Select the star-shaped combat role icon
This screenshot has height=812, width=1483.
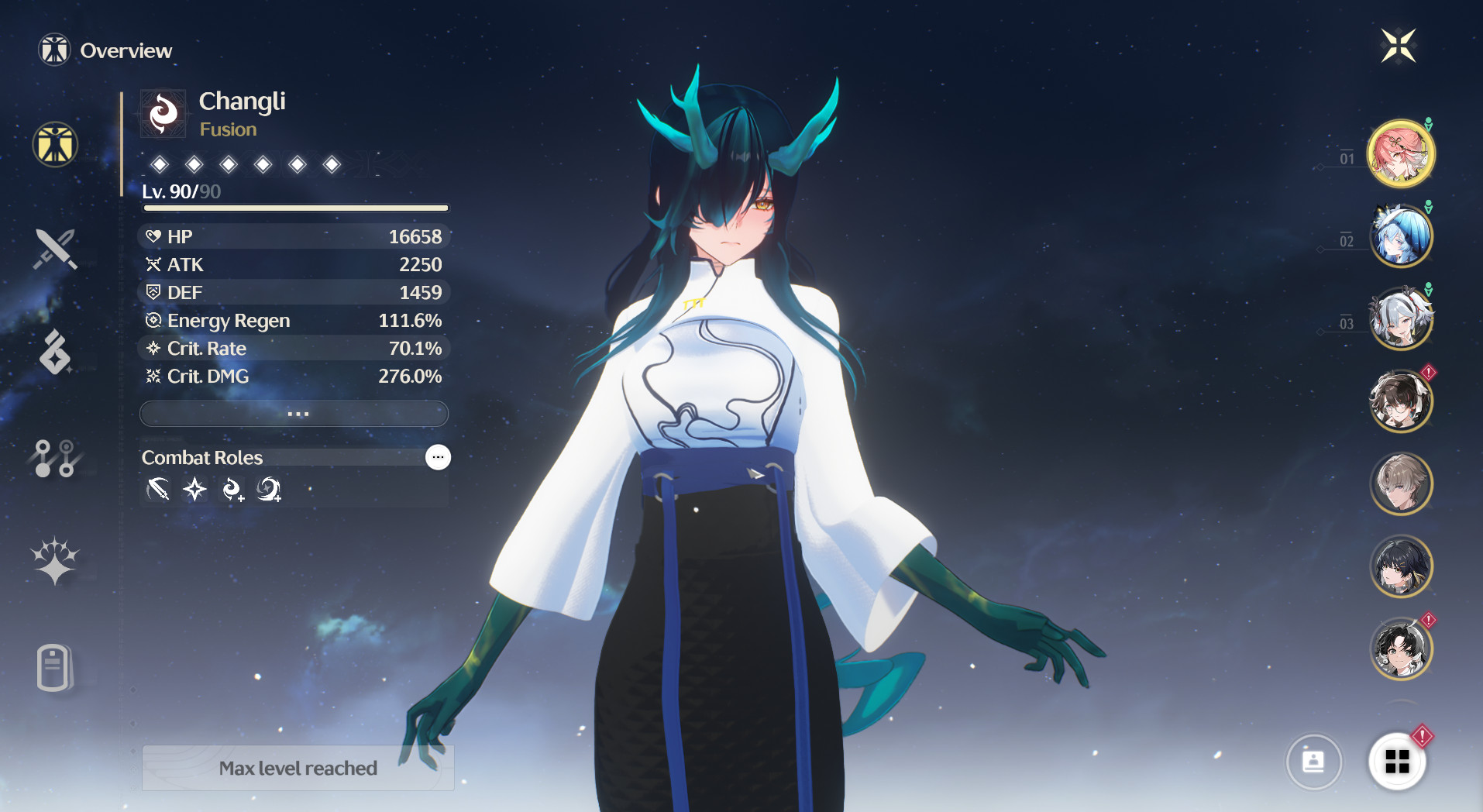click(194, 490)
